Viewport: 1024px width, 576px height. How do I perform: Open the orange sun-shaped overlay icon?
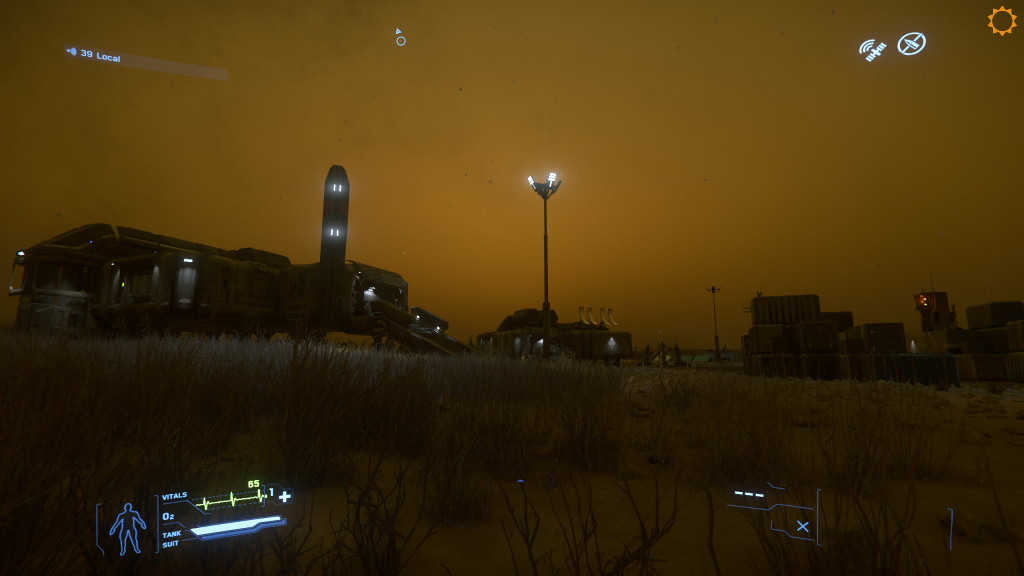pyautogui.click(x=1001, y=21)
